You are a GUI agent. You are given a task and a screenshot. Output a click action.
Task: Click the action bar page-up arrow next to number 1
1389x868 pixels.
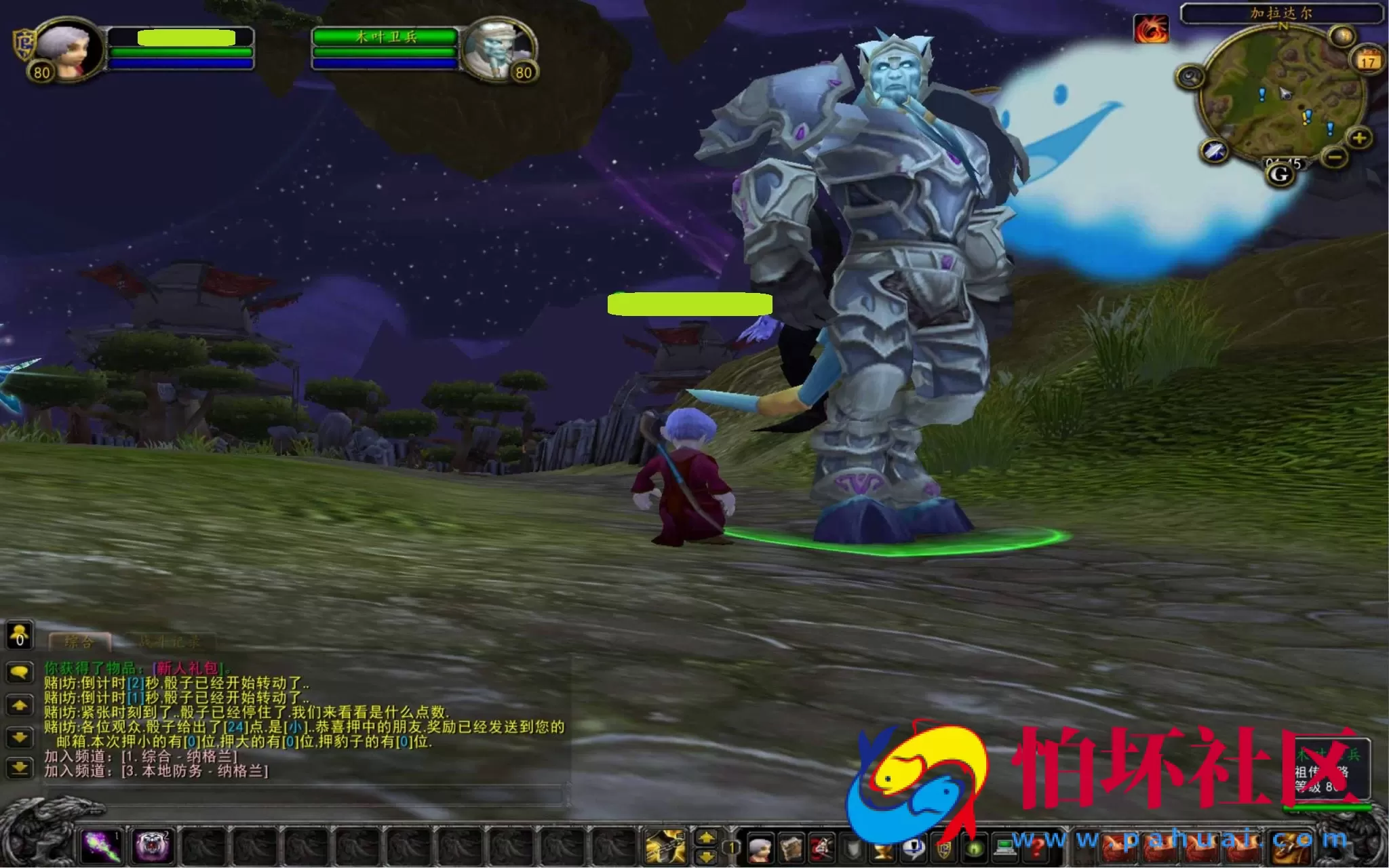pos(707,835)
